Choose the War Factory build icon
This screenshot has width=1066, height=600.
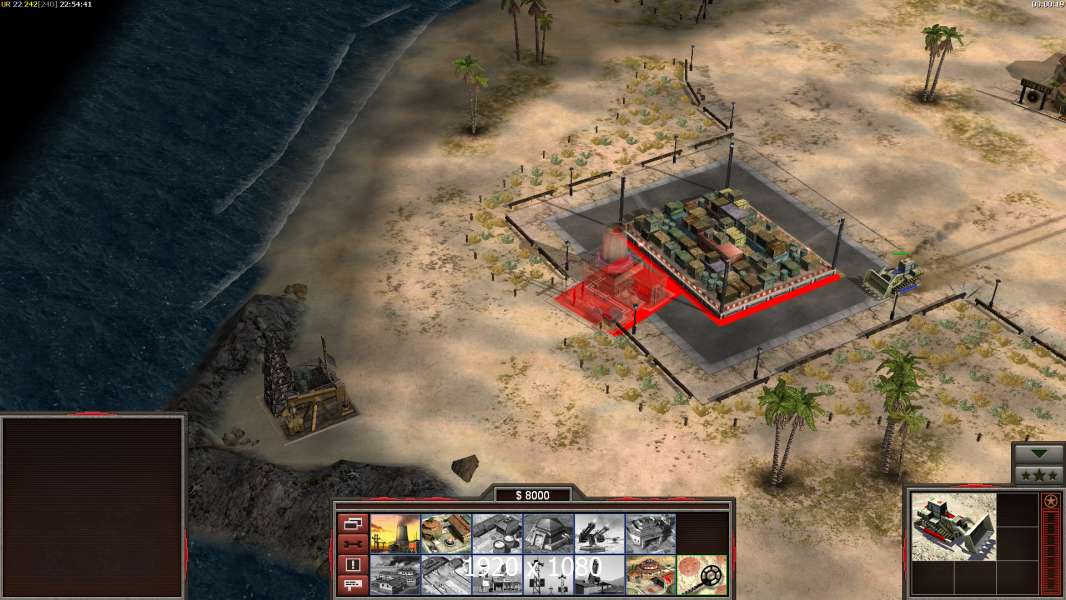[650, 533]
